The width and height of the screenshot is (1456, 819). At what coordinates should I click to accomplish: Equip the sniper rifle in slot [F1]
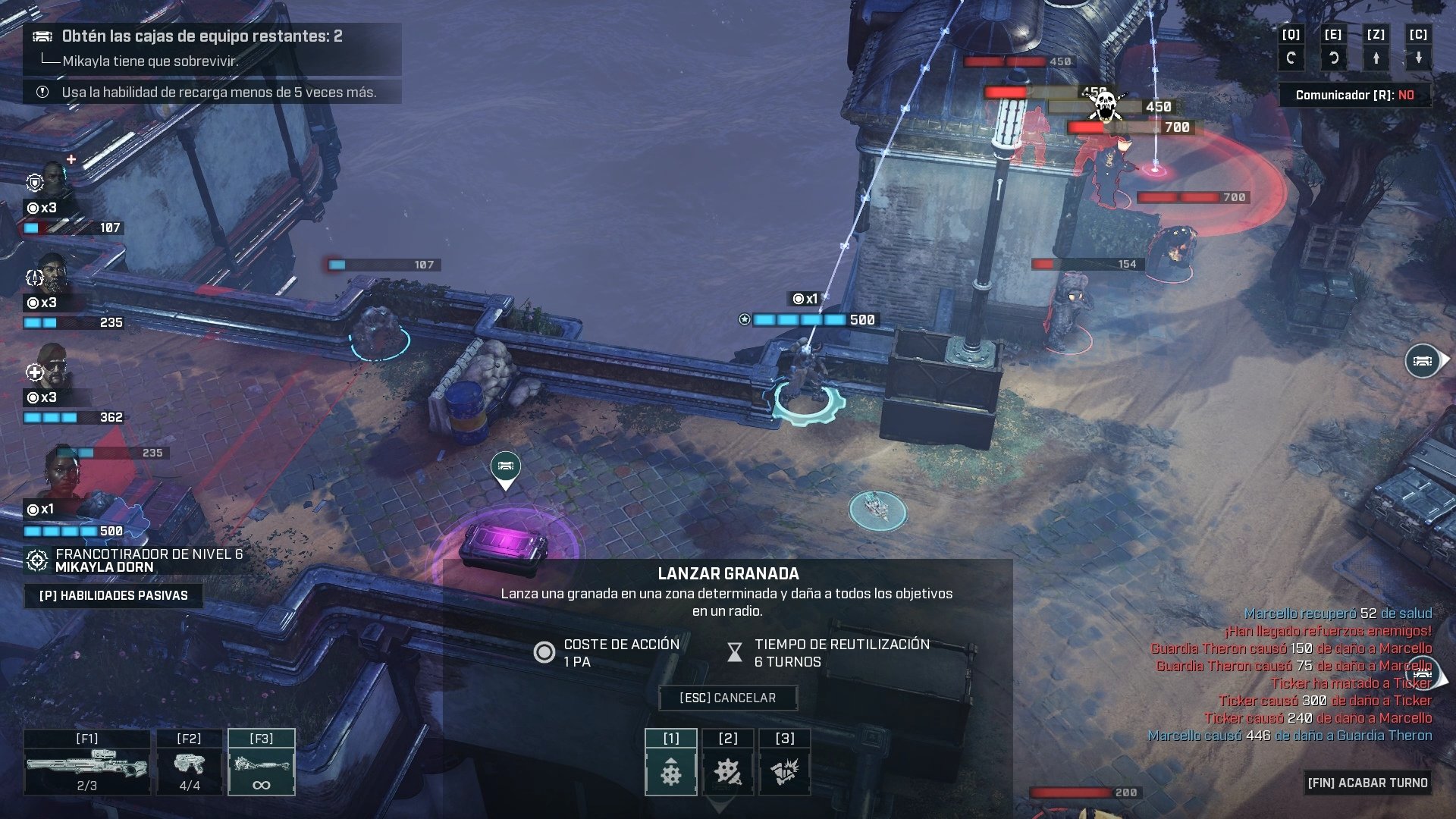[x=86, y=764]
